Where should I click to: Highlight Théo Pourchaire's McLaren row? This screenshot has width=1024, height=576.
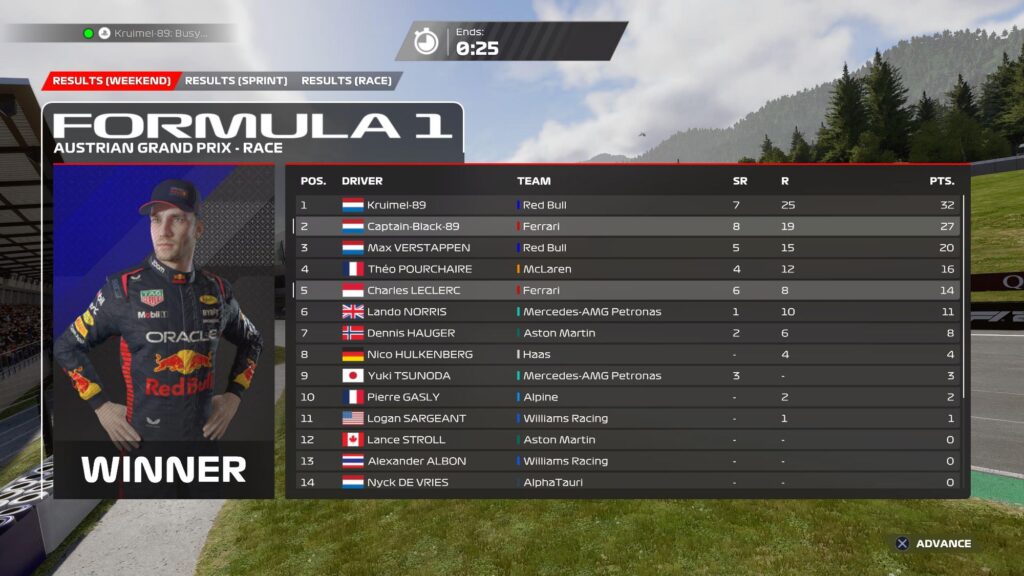coord(627,269)
